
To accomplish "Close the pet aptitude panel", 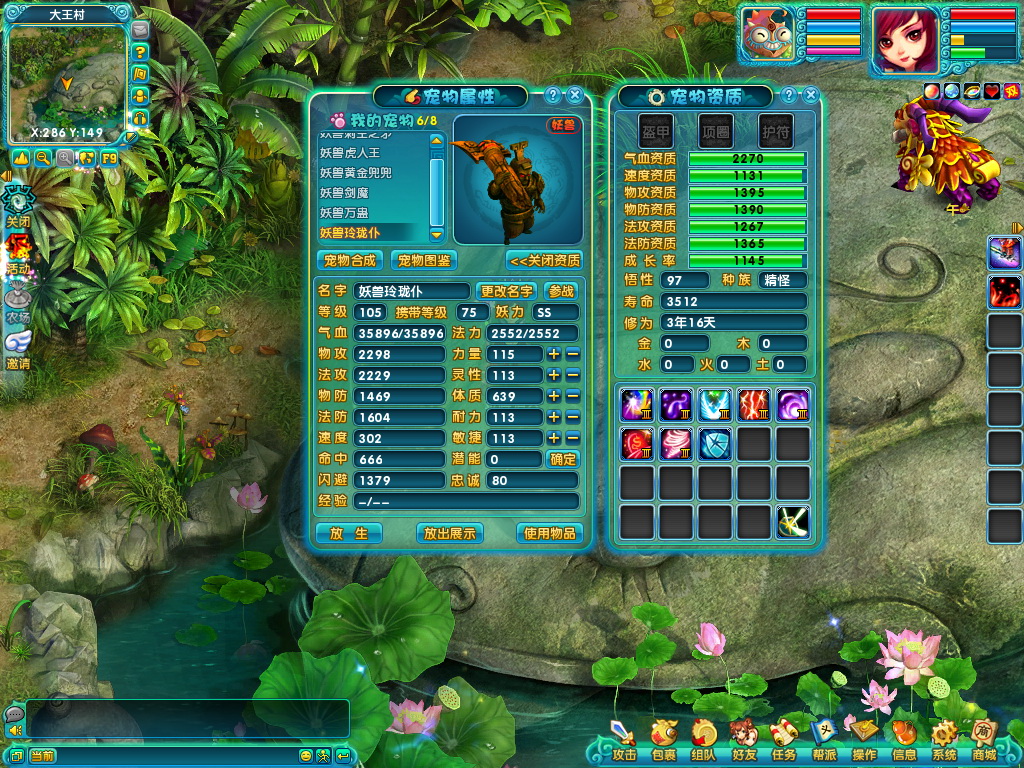I will pyautogui.click(x=810, y=96).
